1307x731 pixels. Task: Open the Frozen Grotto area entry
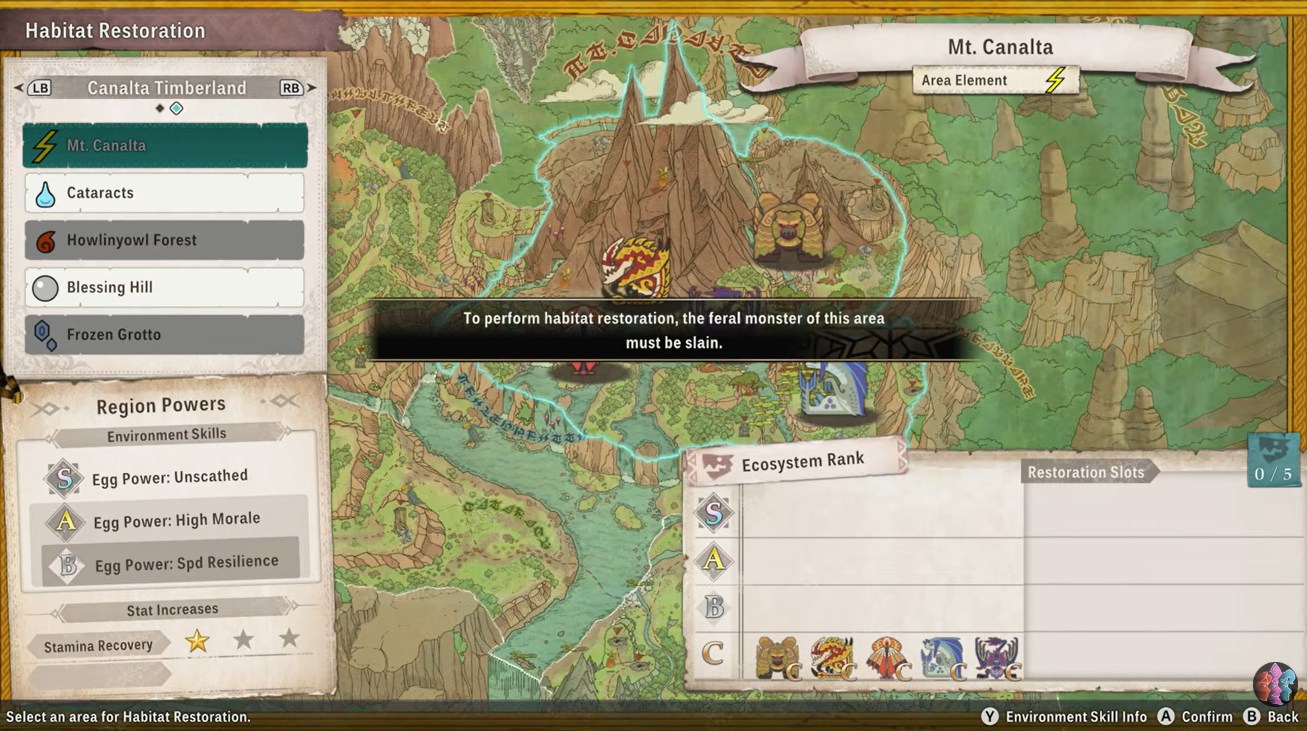(x=165, y=335)
